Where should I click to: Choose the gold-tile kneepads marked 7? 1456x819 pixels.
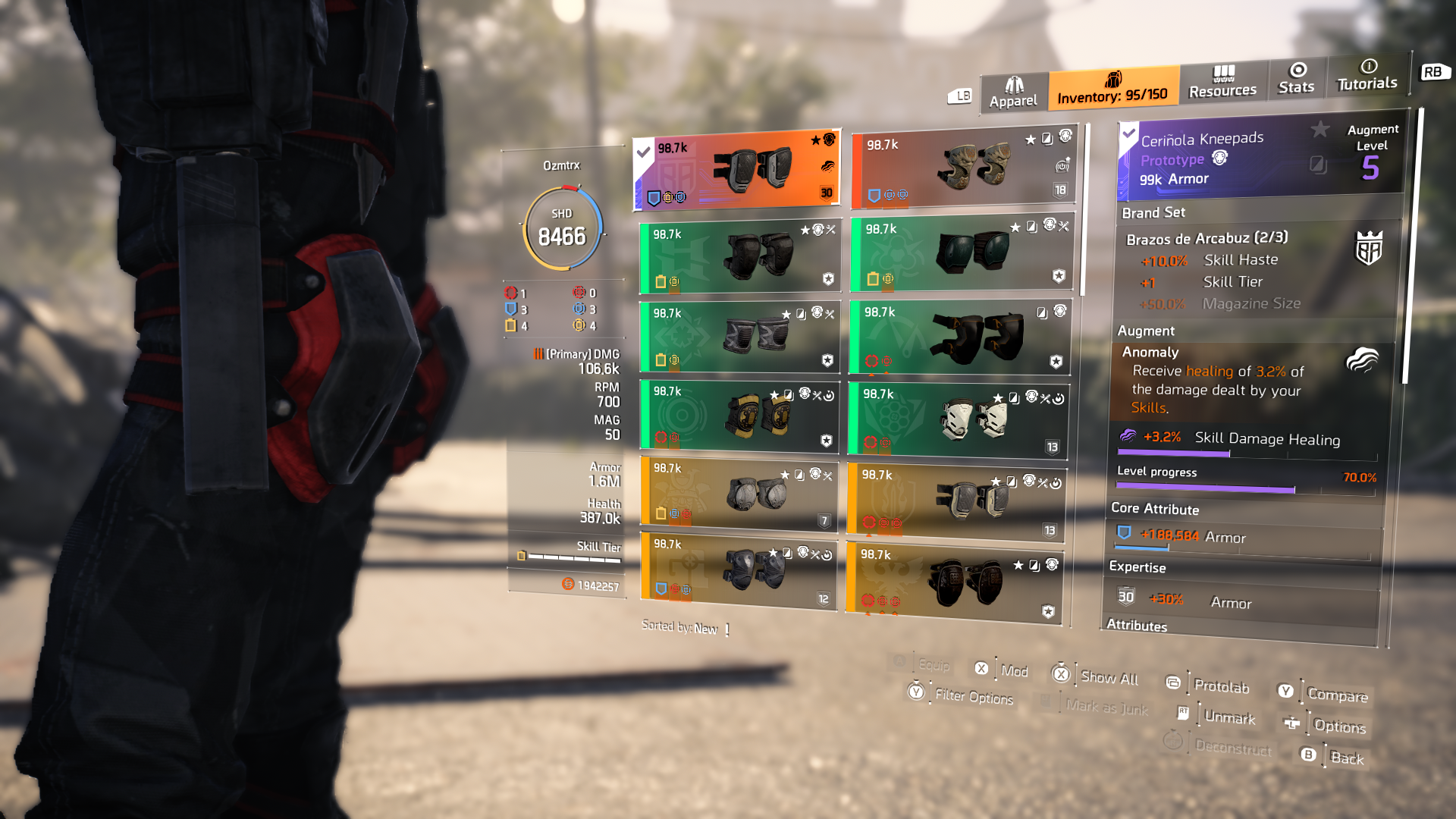click(739, 493)
